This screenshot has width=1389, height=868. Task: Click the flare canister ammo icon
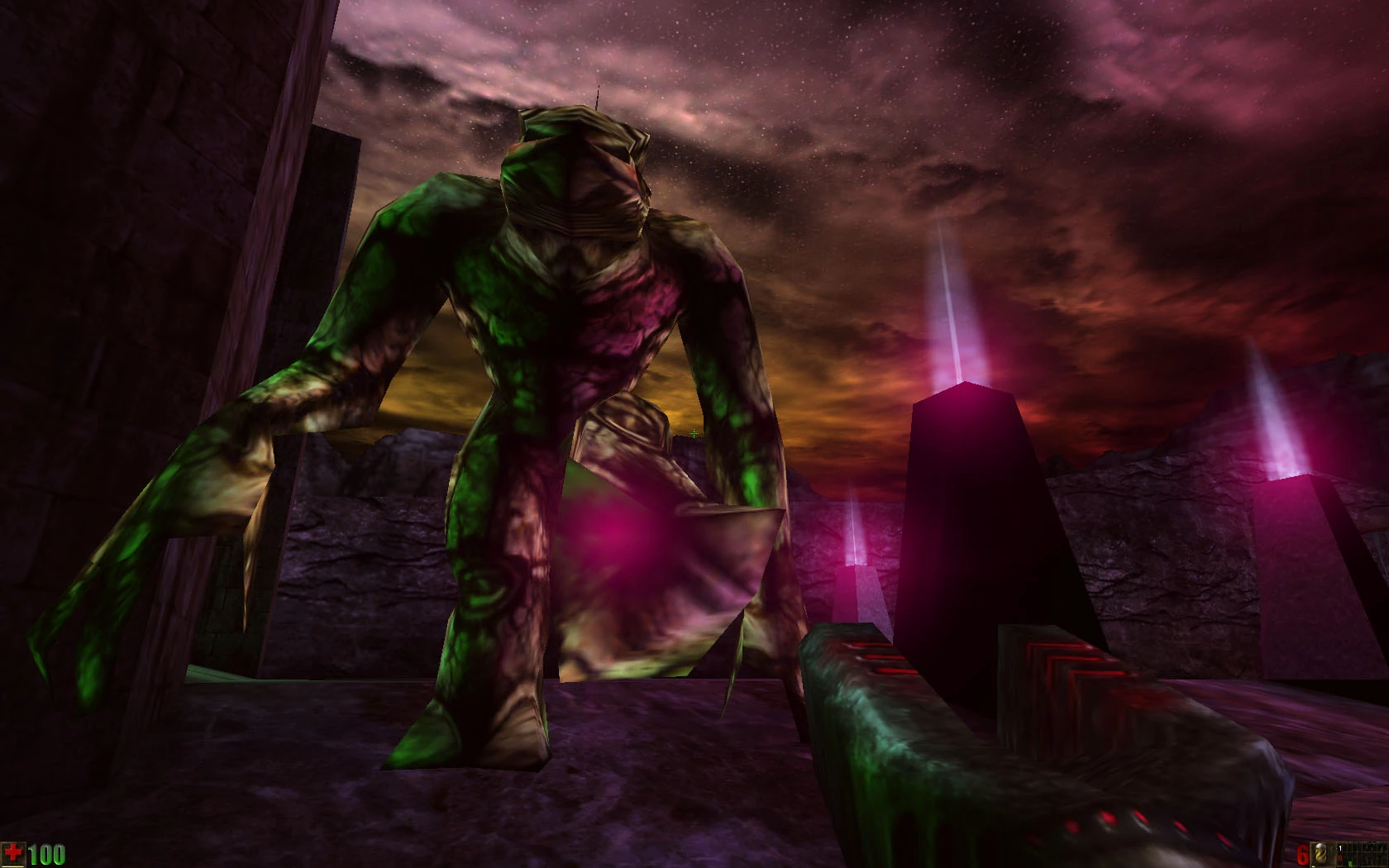[1320, 854]
